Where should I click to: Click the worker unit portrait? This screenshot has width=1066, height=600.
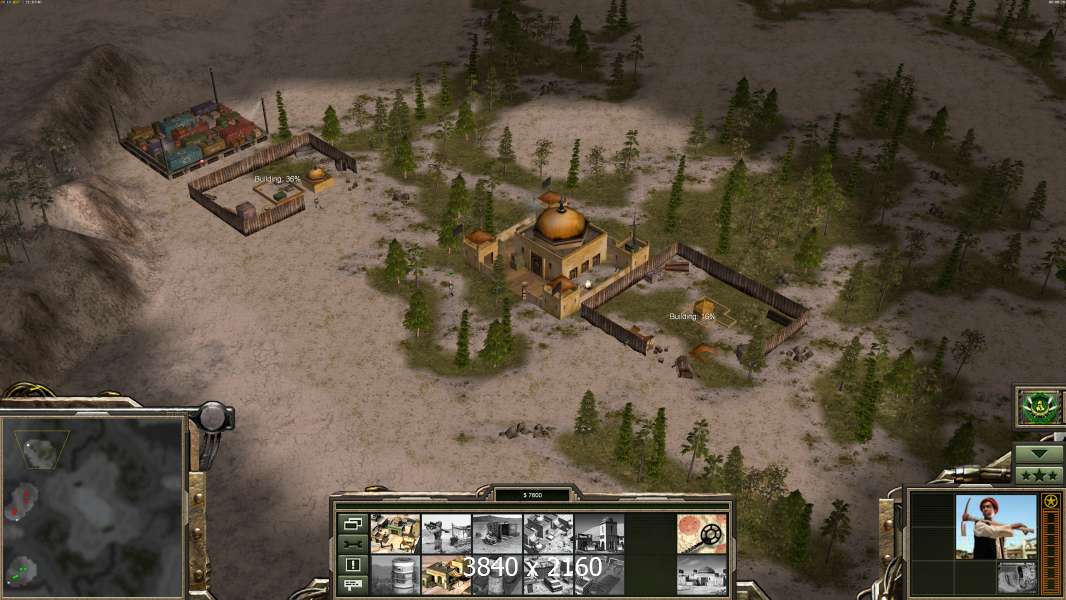(995, 527)
